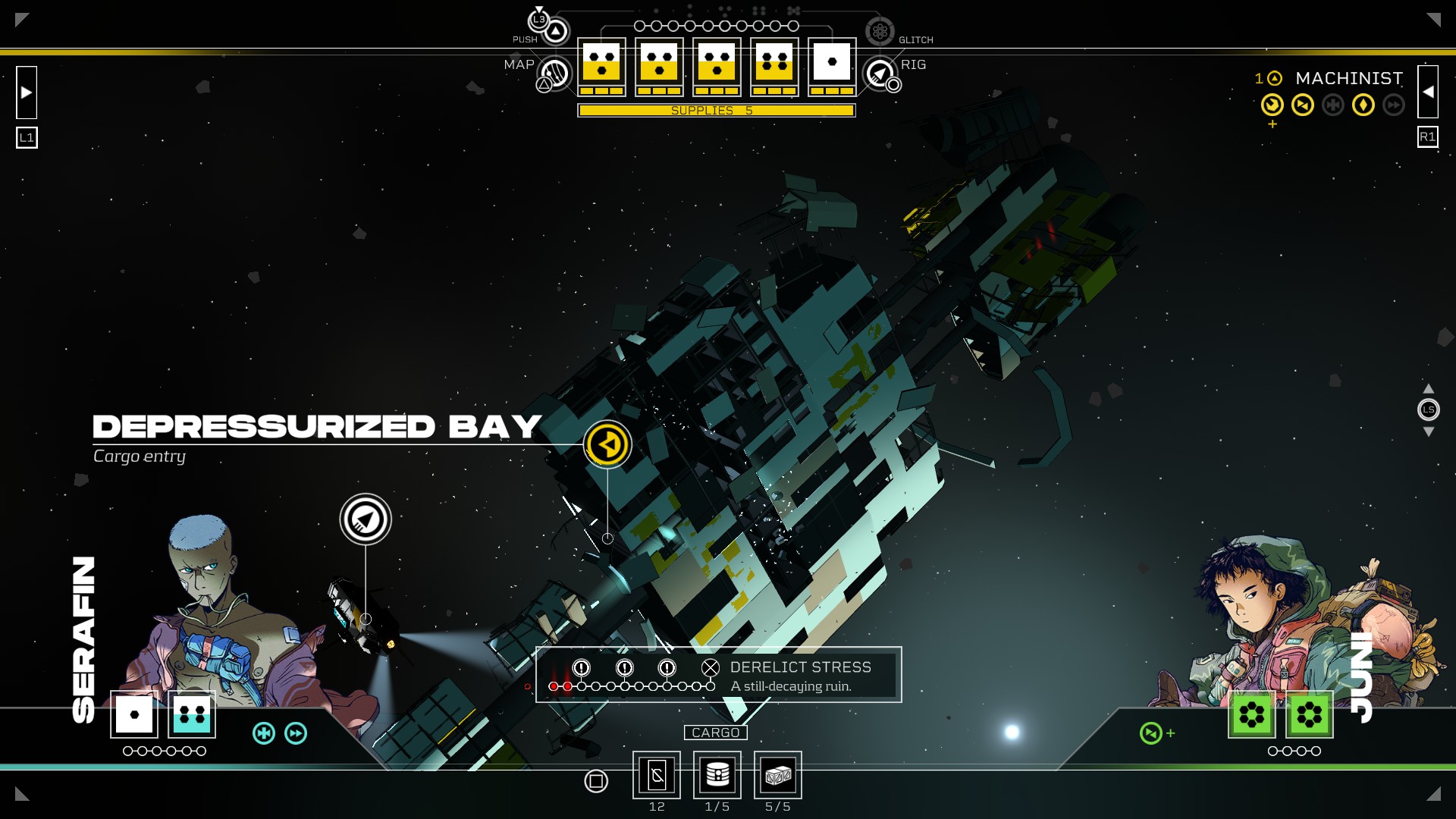This screenshot has height=819, width=1456.
Task: Select the white ship marker above the shuttle
Action: click(366, 519)
